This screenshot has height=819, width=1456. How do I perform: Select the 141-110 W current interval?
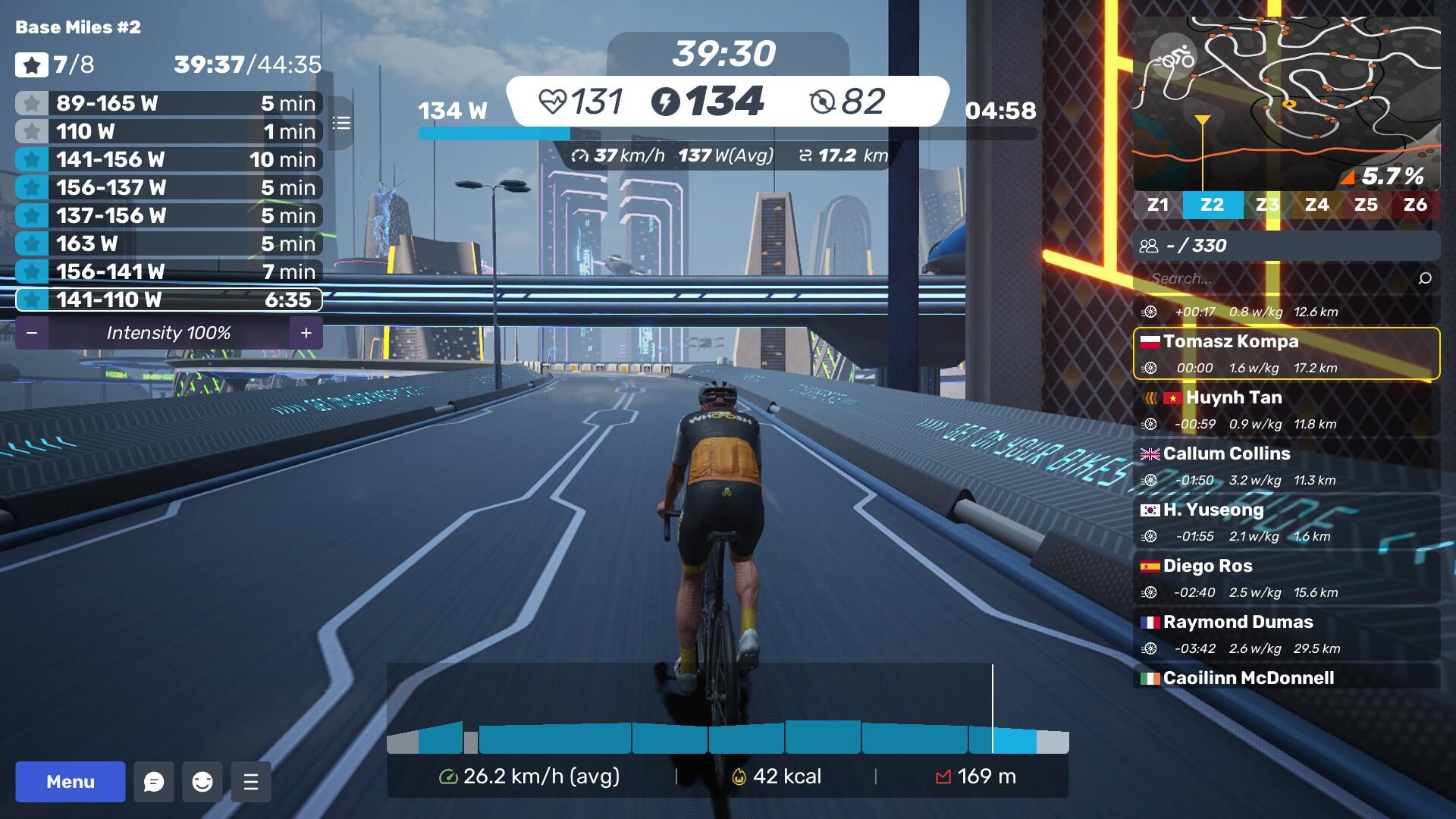168,300
